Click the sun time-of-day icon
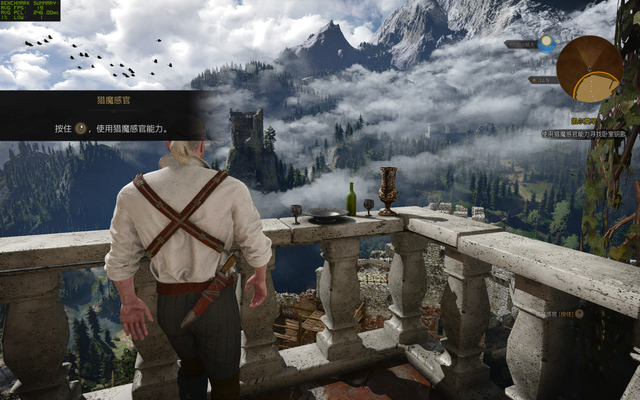Viewport: 640px width, 400px height. click(x=546, y=44)
